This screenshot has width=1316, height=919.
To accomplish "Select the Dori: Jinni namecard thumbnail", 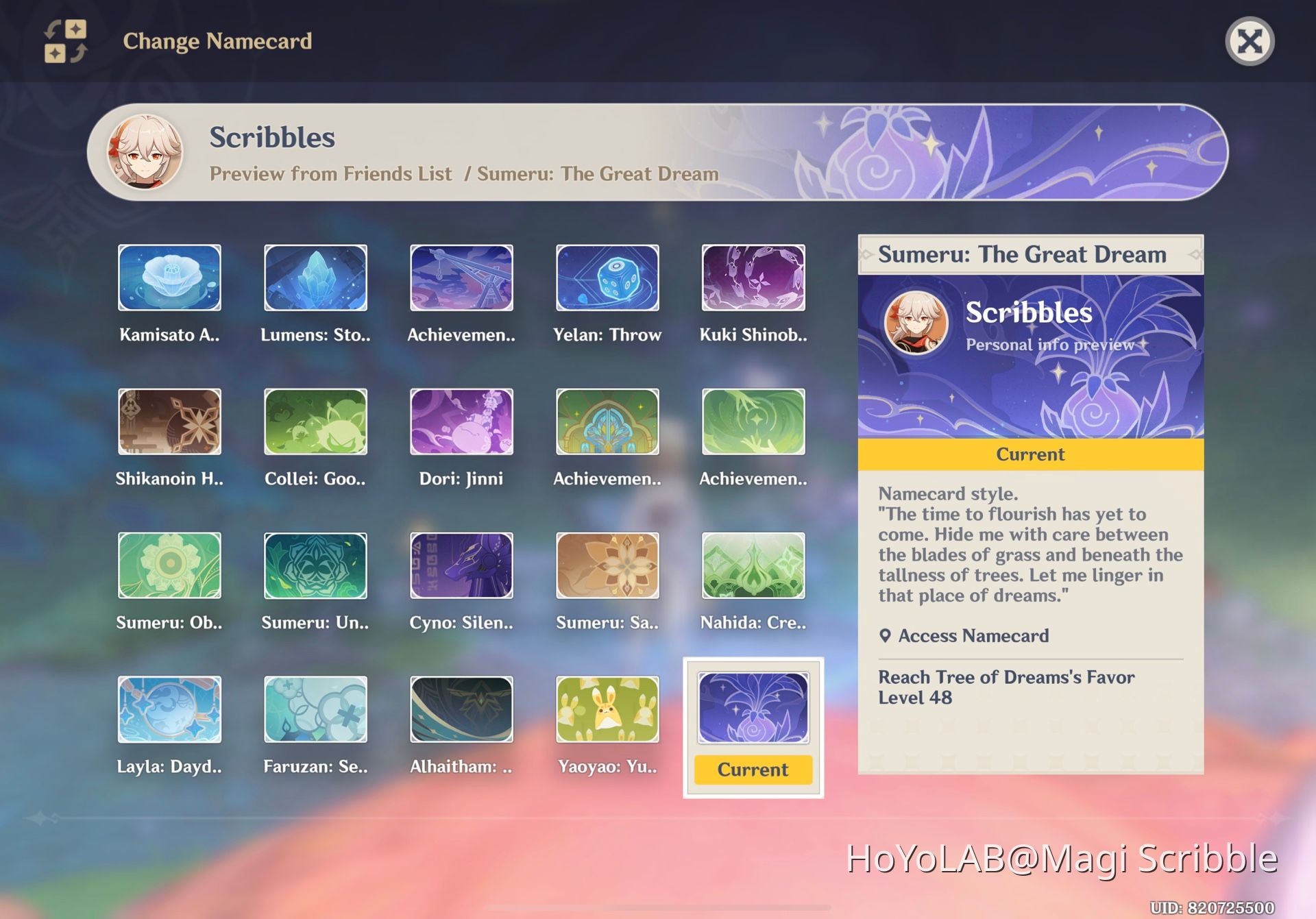I will [461, 422].
